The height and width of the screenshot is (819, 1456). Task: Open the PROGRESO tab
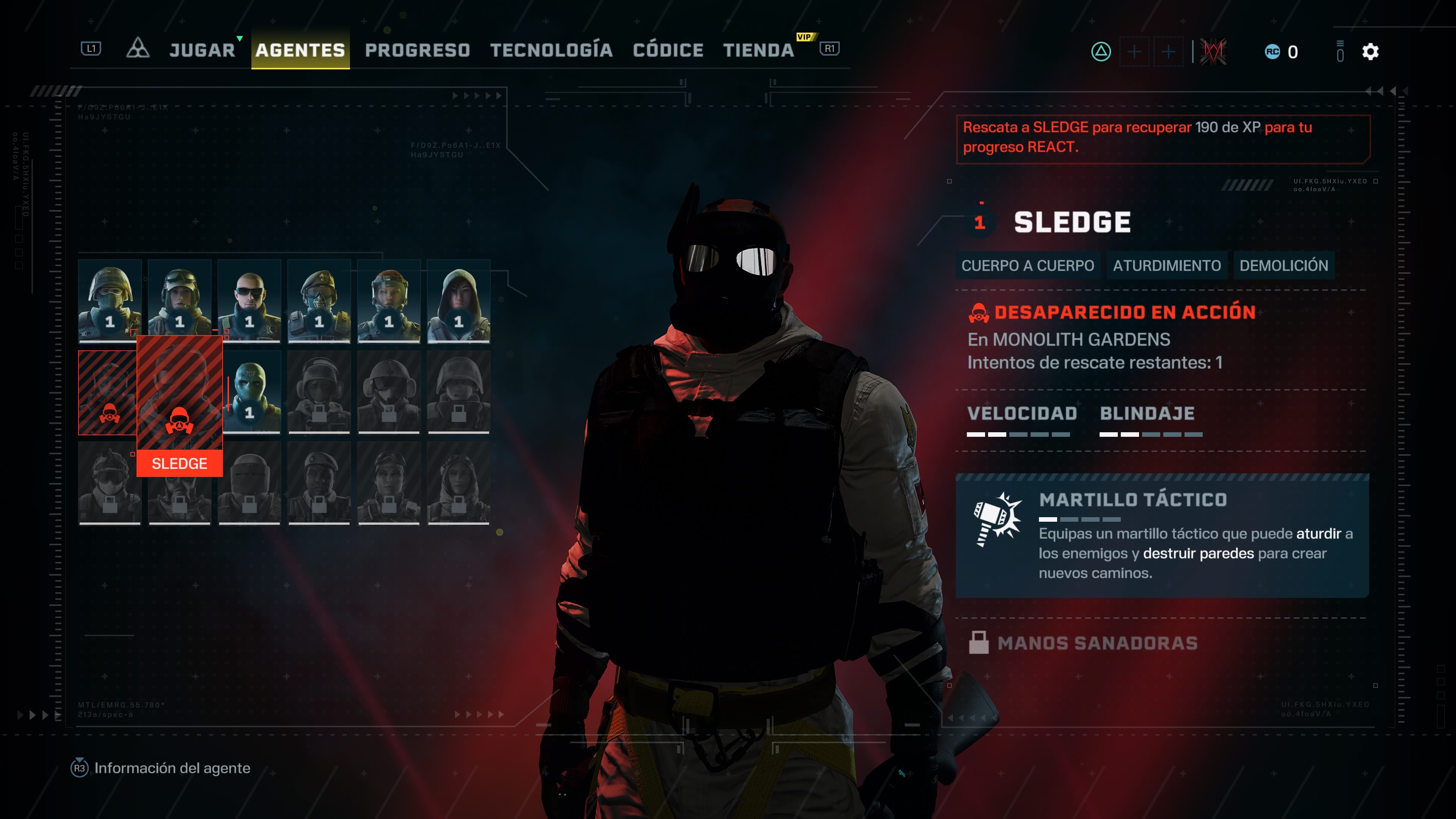tap(417, 50)
